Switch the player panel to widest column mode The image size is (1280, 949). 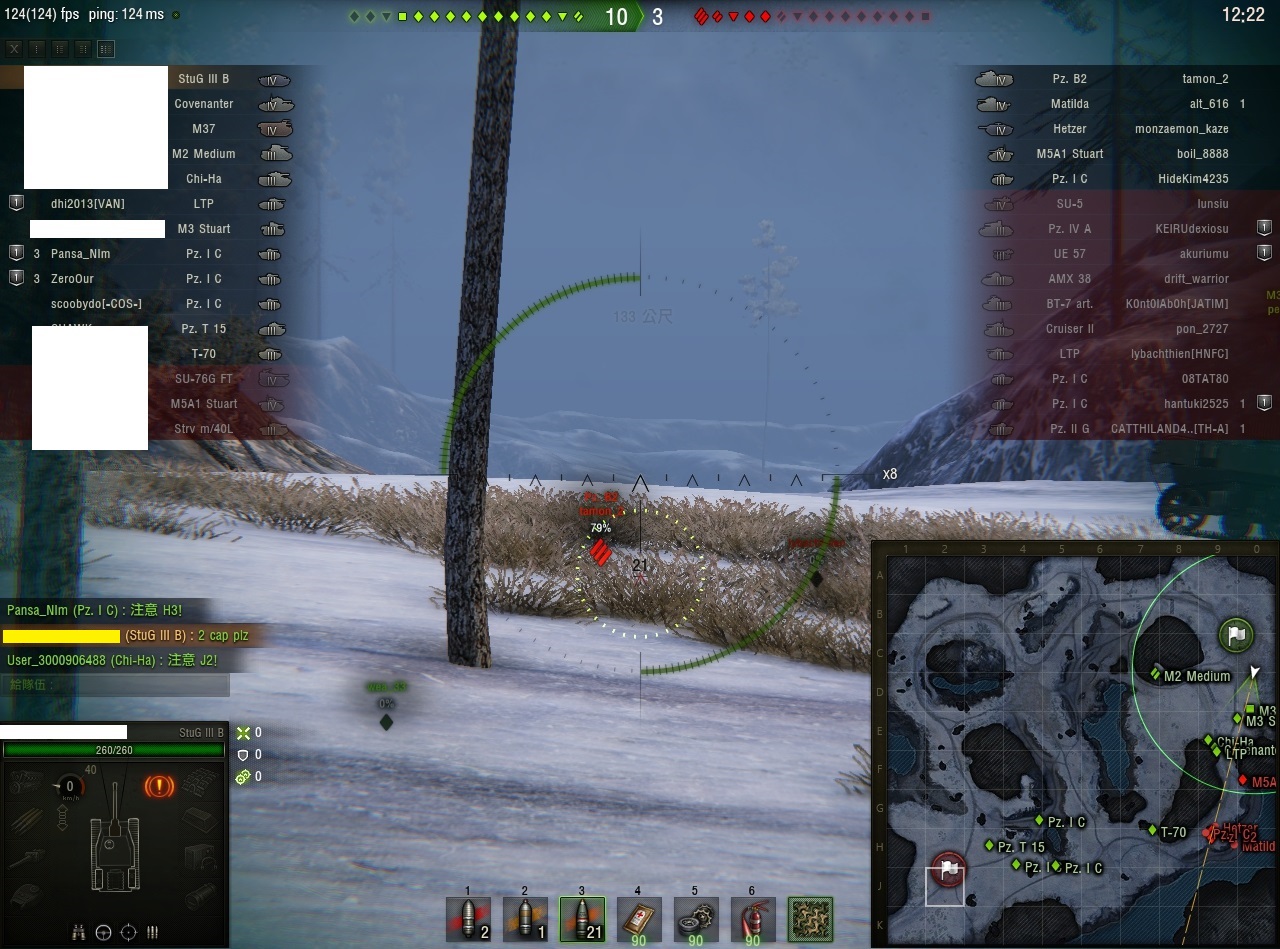tap(106, 48)
